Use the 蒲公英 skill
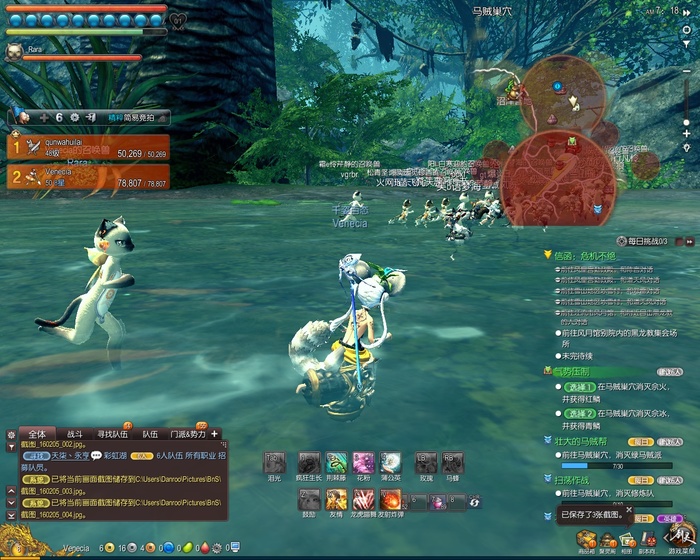700x560 pixels. (391, 463)
